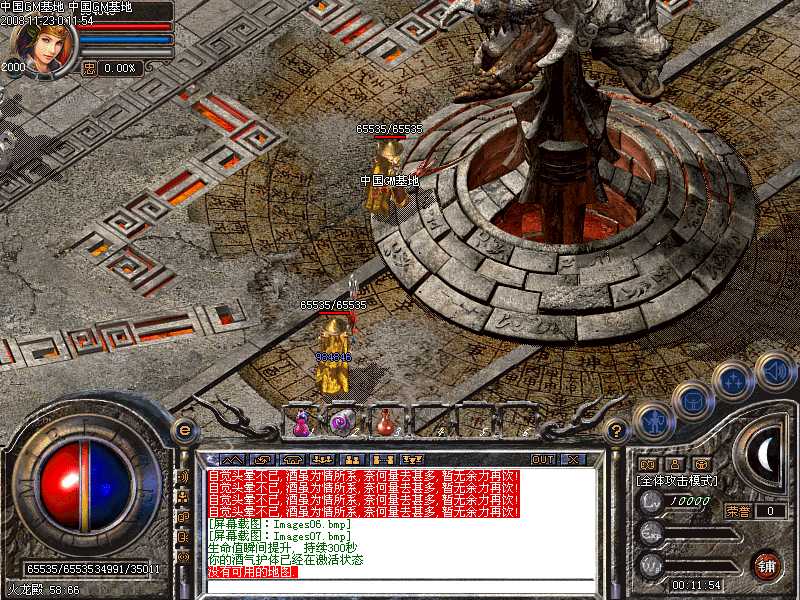Toggle the sound speaker round button
The height and width of the screenshot is (600, 800).
[x=774, y=370]
